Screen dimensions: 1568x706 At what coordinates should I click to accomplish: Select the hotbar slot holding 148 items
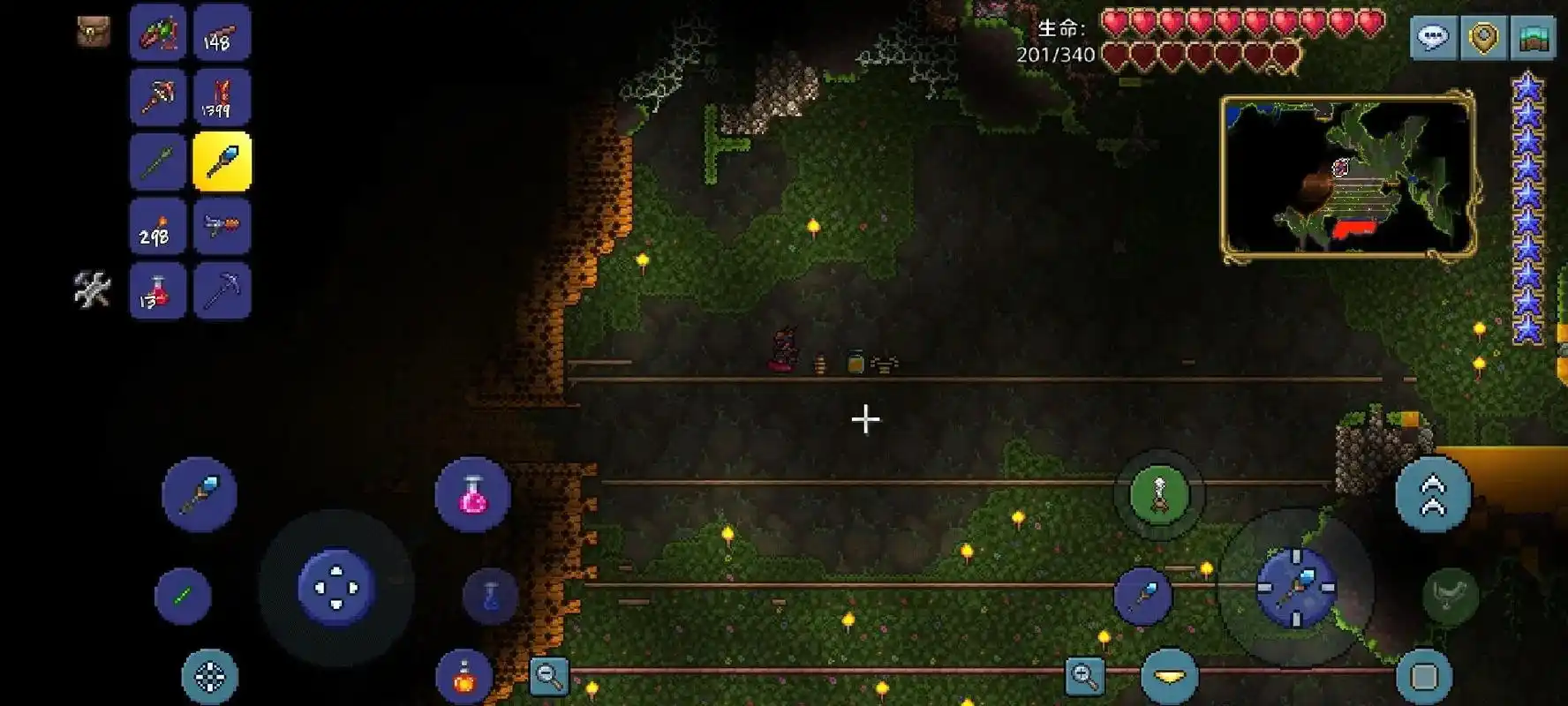221,34
